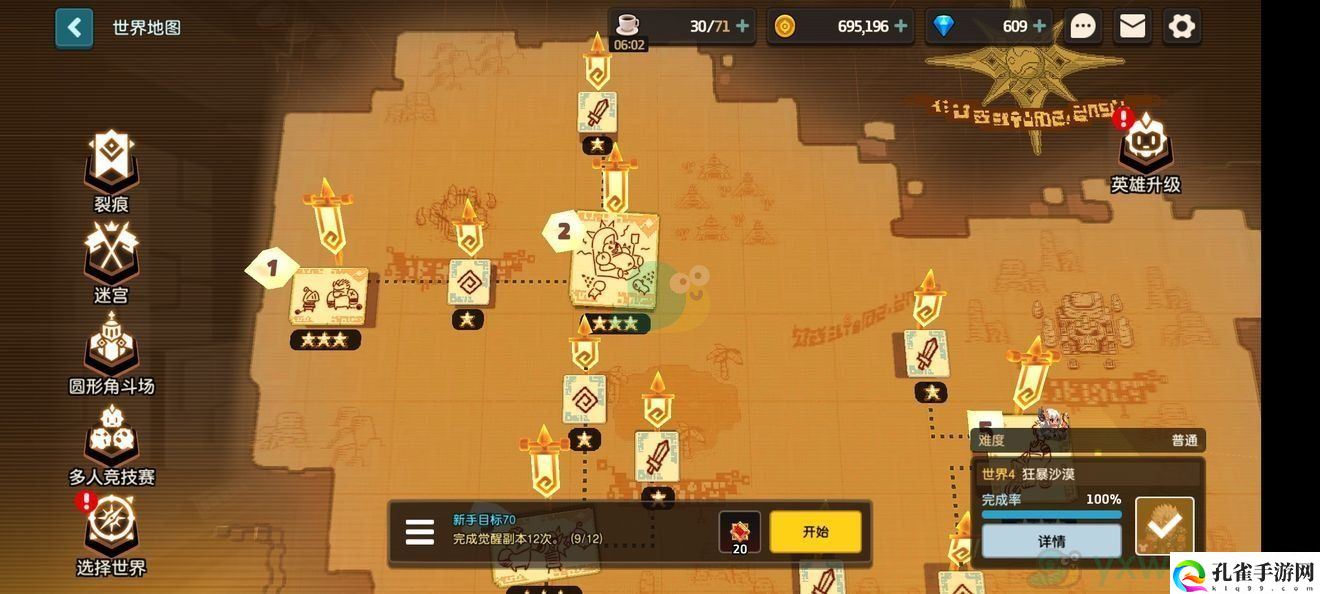
Task: Open the chat speech bubble
Action: [1083, 27]
